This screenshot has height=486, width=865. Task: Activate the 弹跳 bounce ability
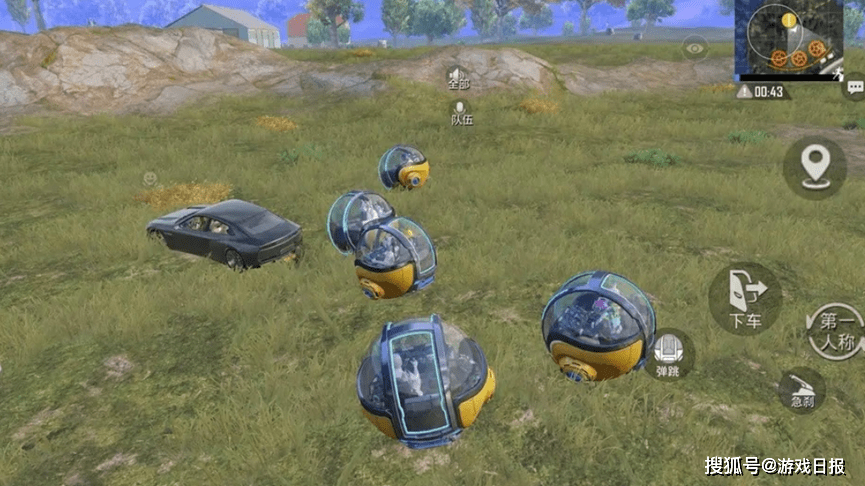[x=669, y=354]
